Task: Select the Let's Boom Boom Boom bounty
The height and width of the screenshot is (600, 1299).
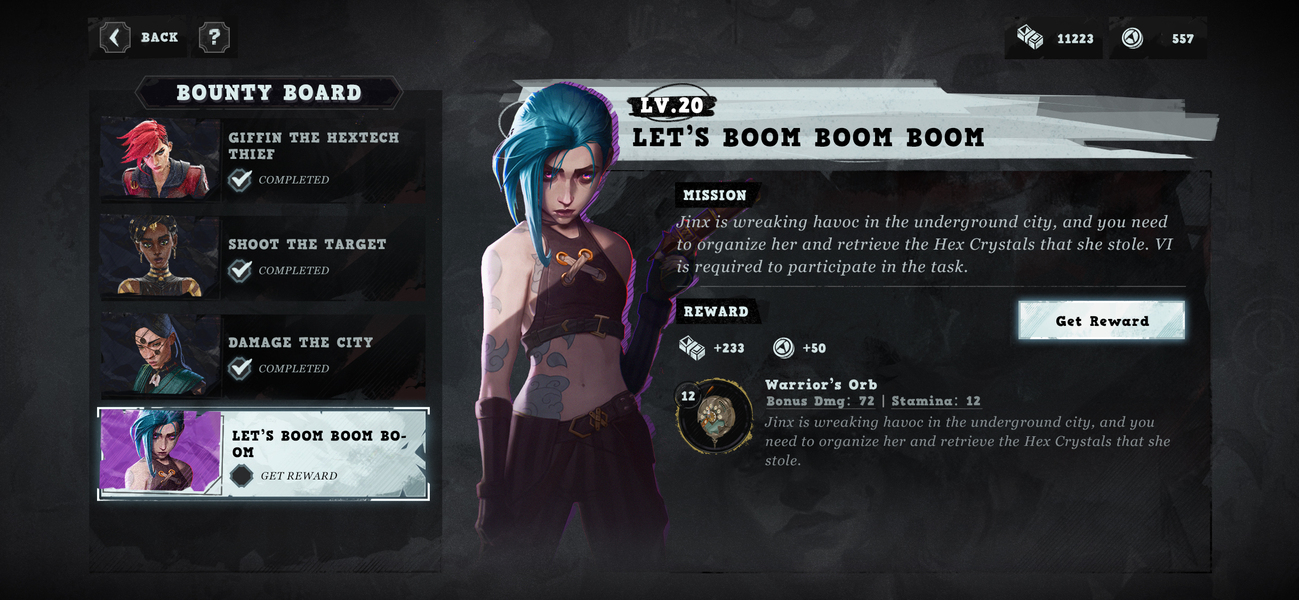Action: pos(264,454)
